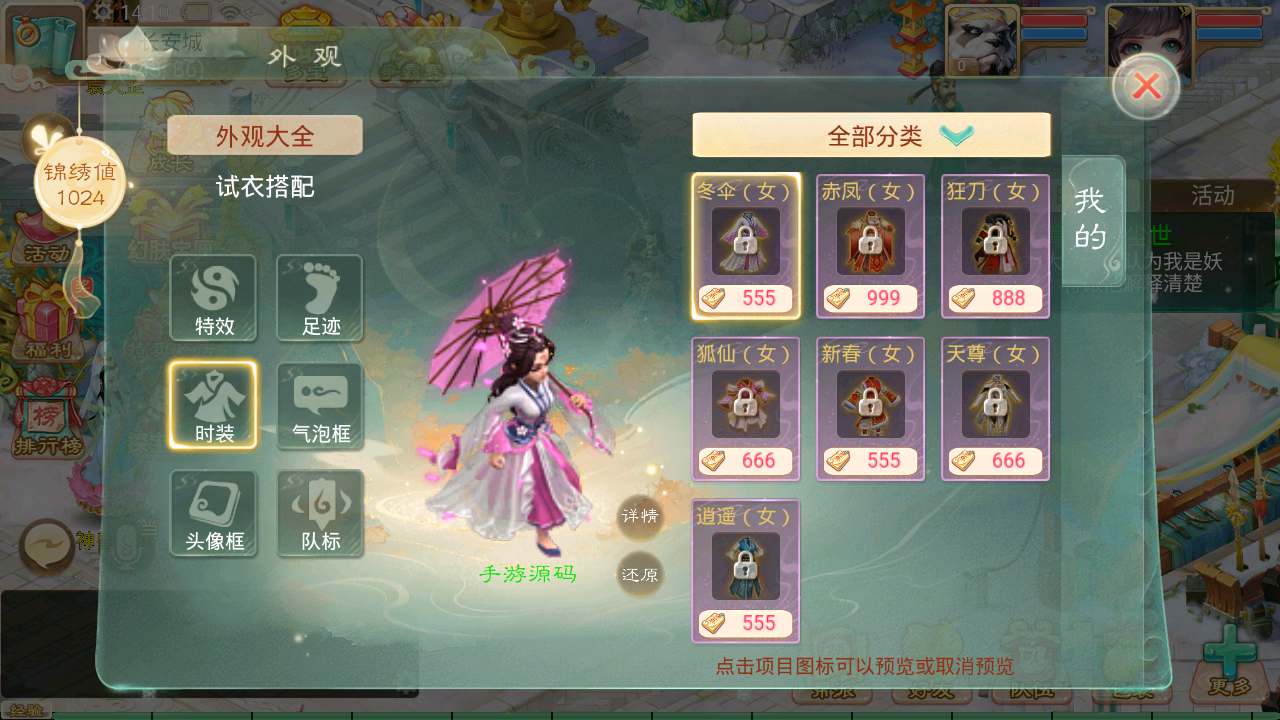Expand the 全部分类 category dropdown
Viewport: 1280px width, 720px height.
point(871,135)
